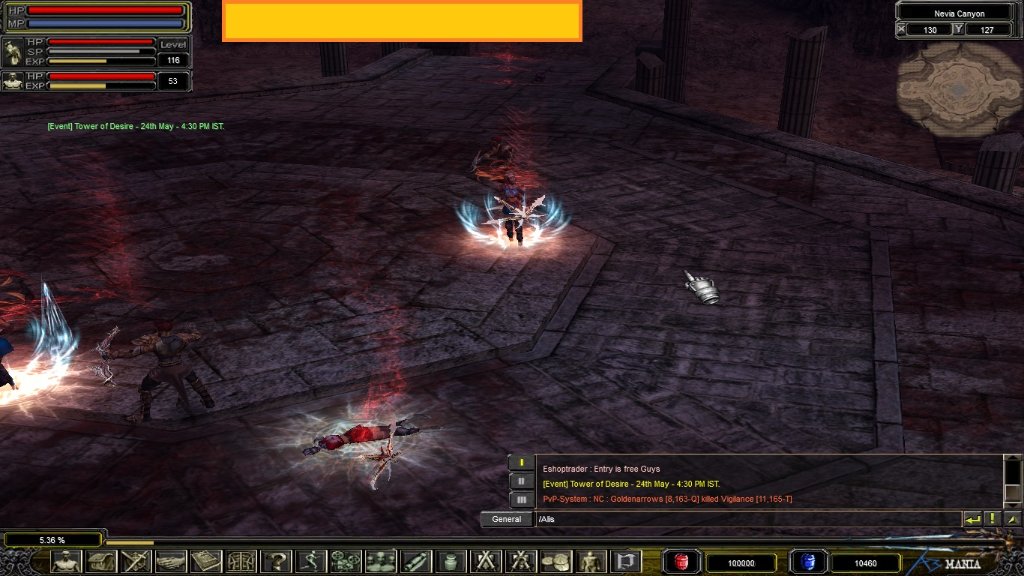This screenshot has height=576, width=1024.
Task: Click the yellow exclamation mark chat button
Action: [x=992, y=519]
